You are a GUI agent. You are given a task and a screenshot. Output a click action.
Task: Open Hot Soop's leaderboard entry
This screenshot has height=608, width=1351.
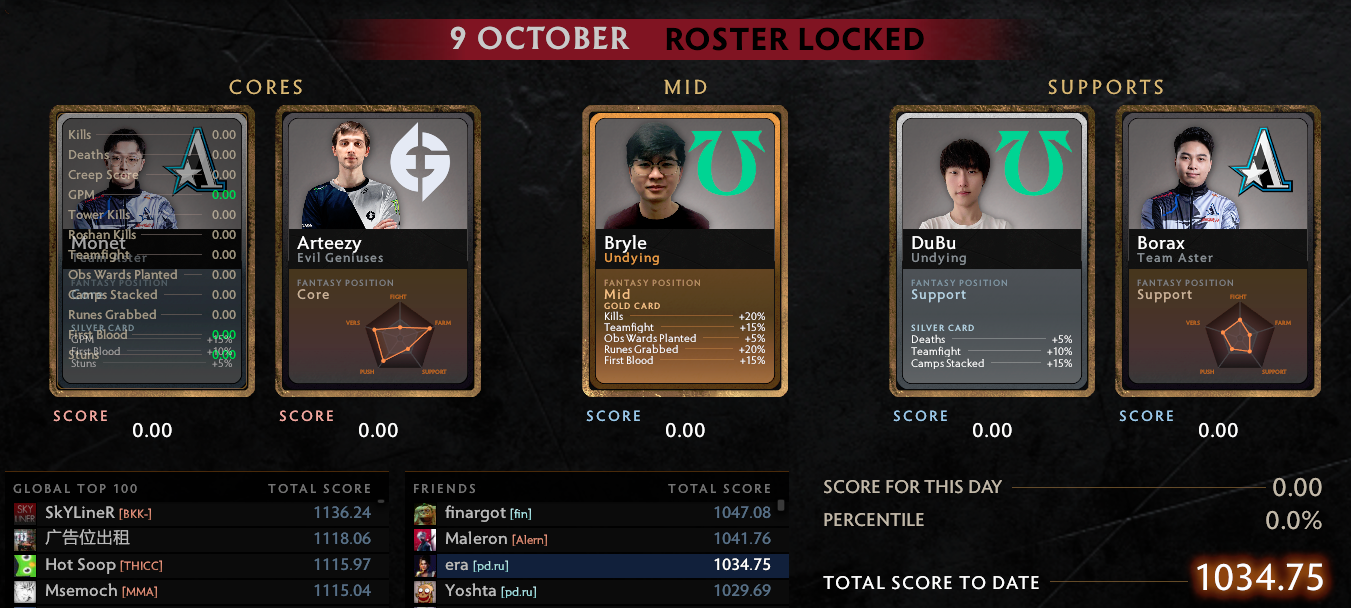195,565
